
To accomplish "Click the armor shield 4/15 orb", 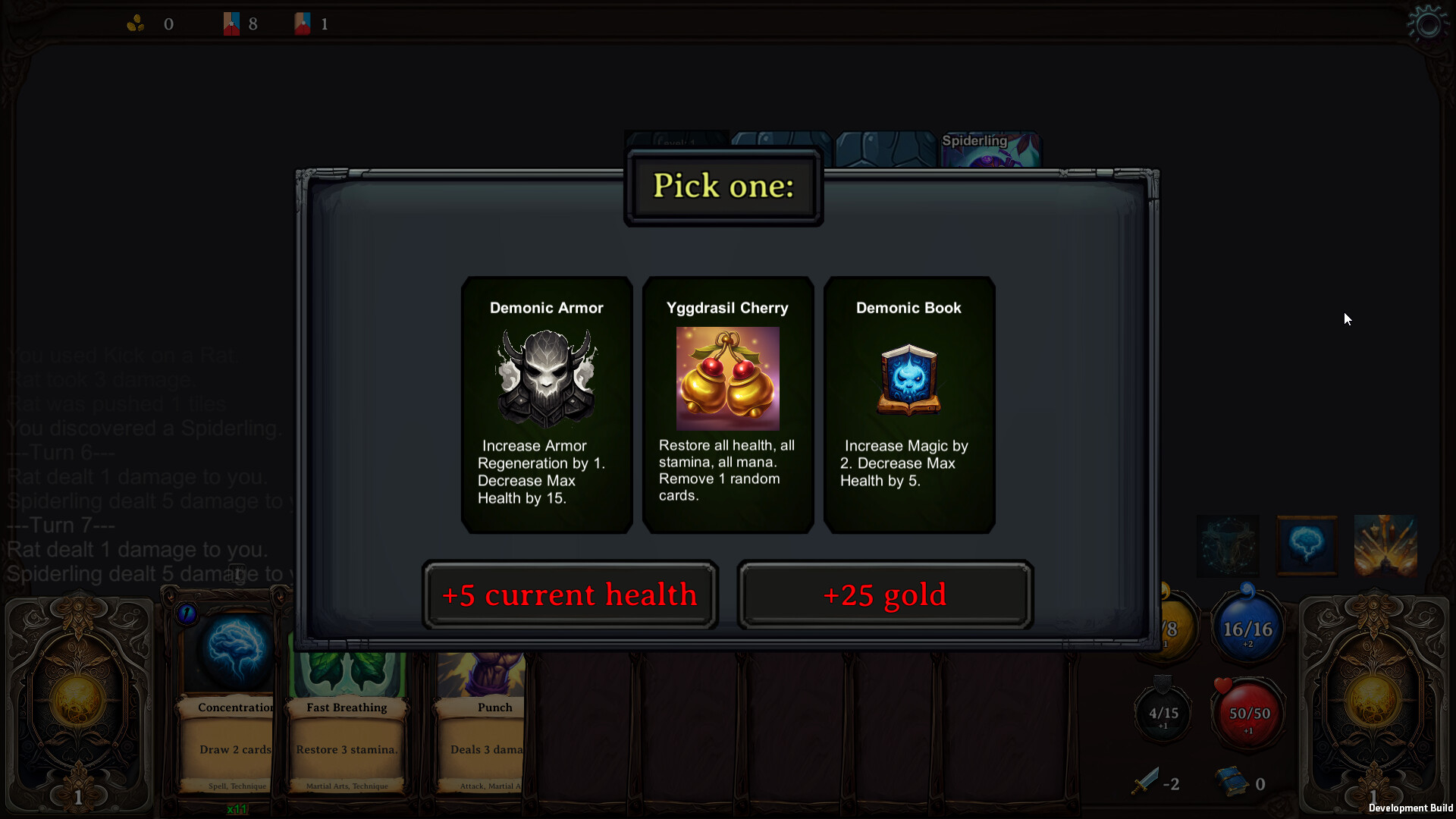I will [x=1163, y=713].
